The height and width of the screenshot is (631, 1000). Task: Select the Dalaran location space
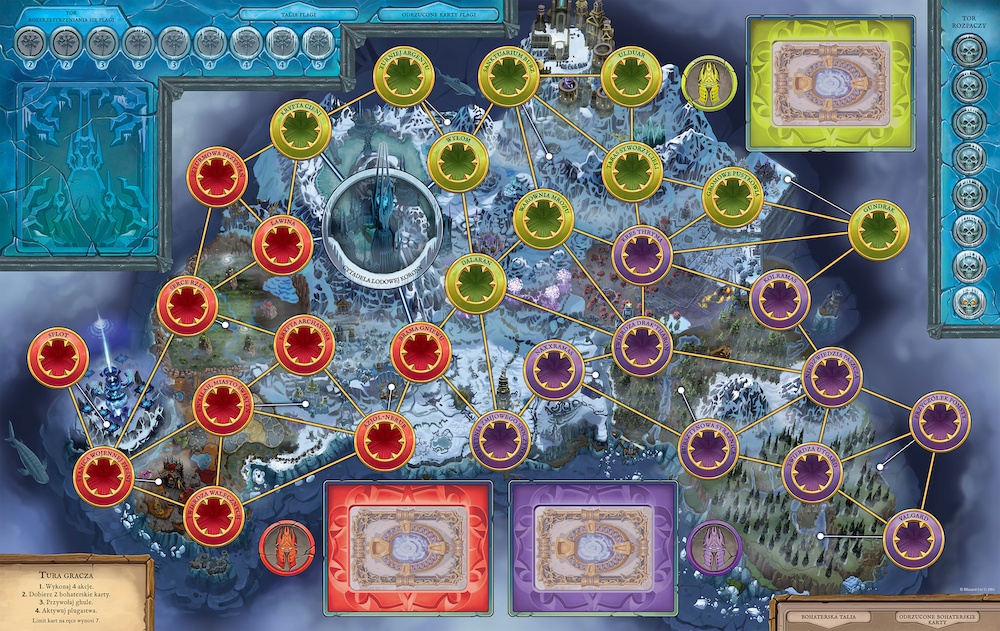476,283
